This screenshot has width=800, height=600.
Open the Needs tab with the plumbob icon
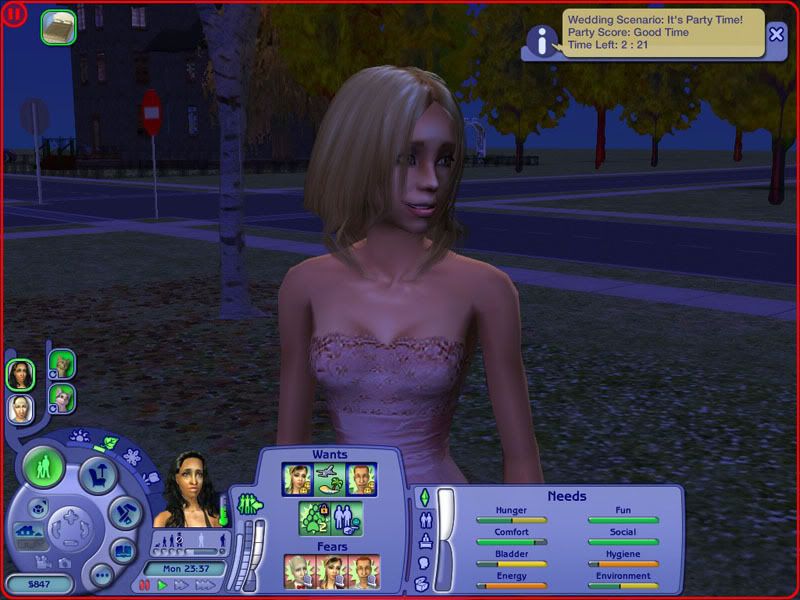[423, 497]
